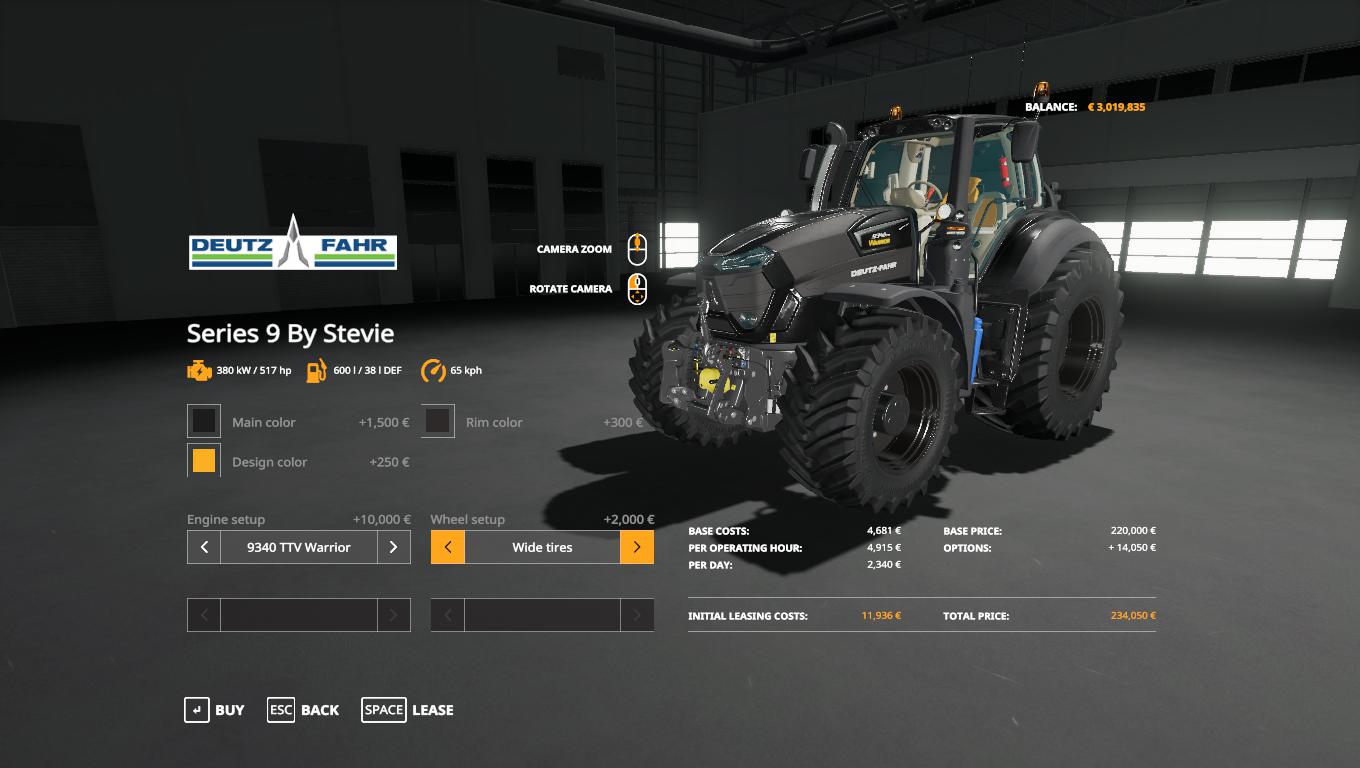Advance to next Engine setup option
This screenshot has height=768, width=1360.
tap(393, 547)
